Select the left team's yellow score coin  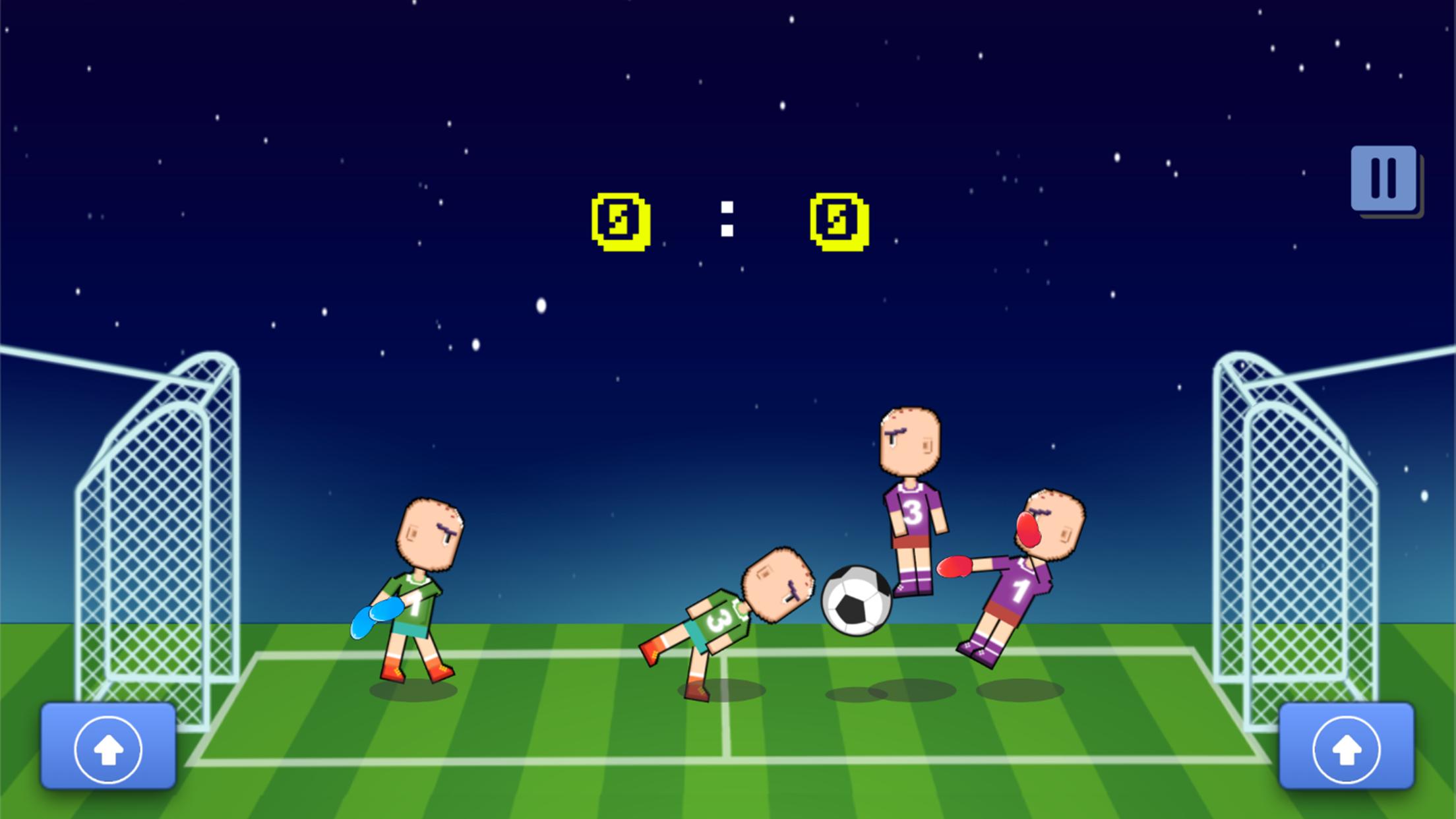pos(618,222)
